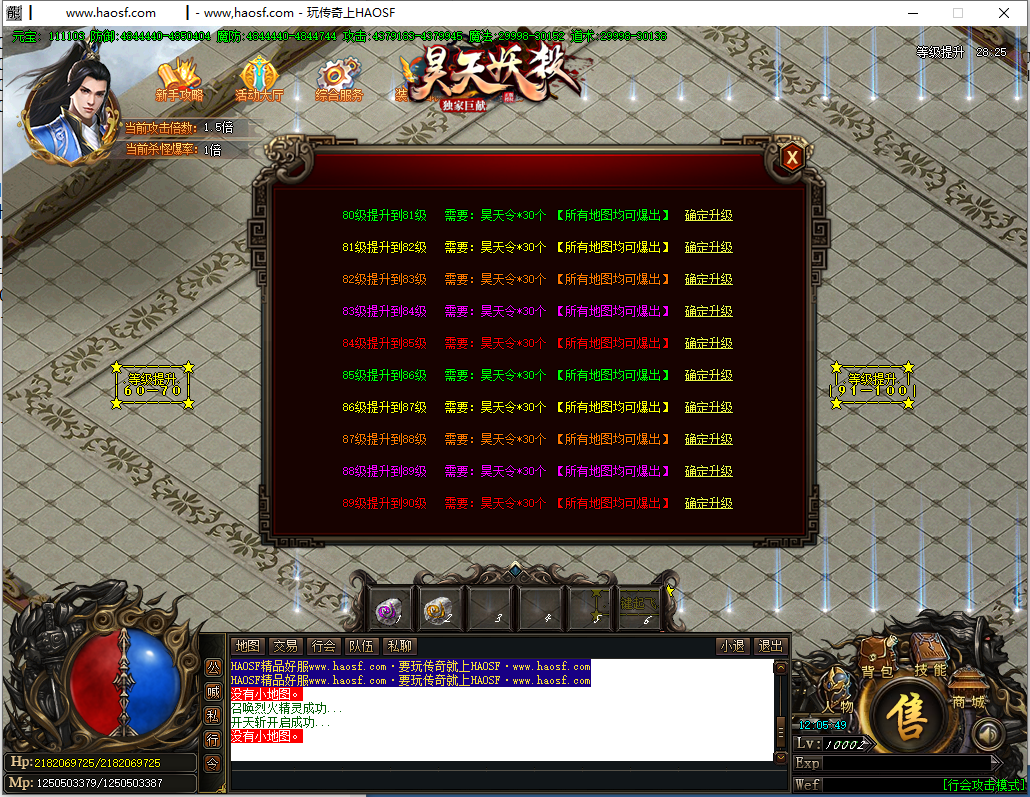Select the 喊 shout chat channel

[213, 691]
